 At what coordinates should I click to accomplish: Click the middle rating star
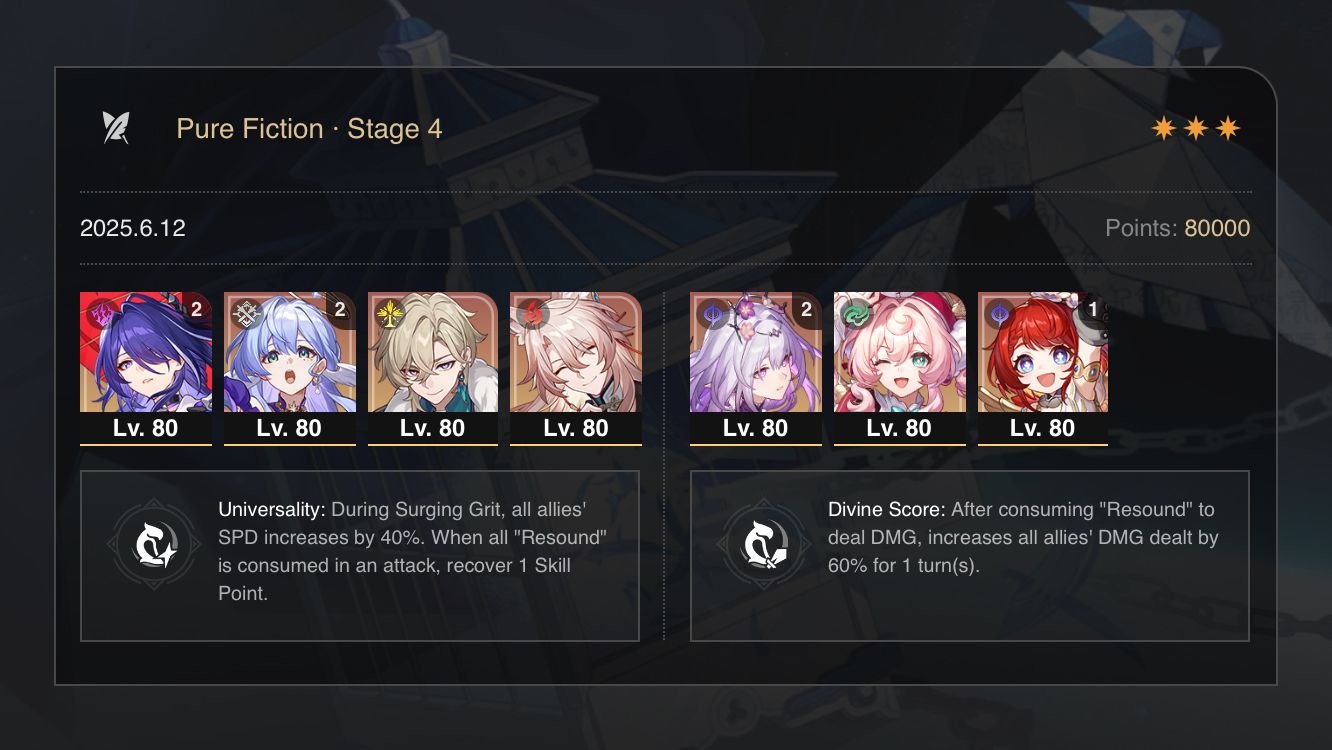(x=1197, y=127)
